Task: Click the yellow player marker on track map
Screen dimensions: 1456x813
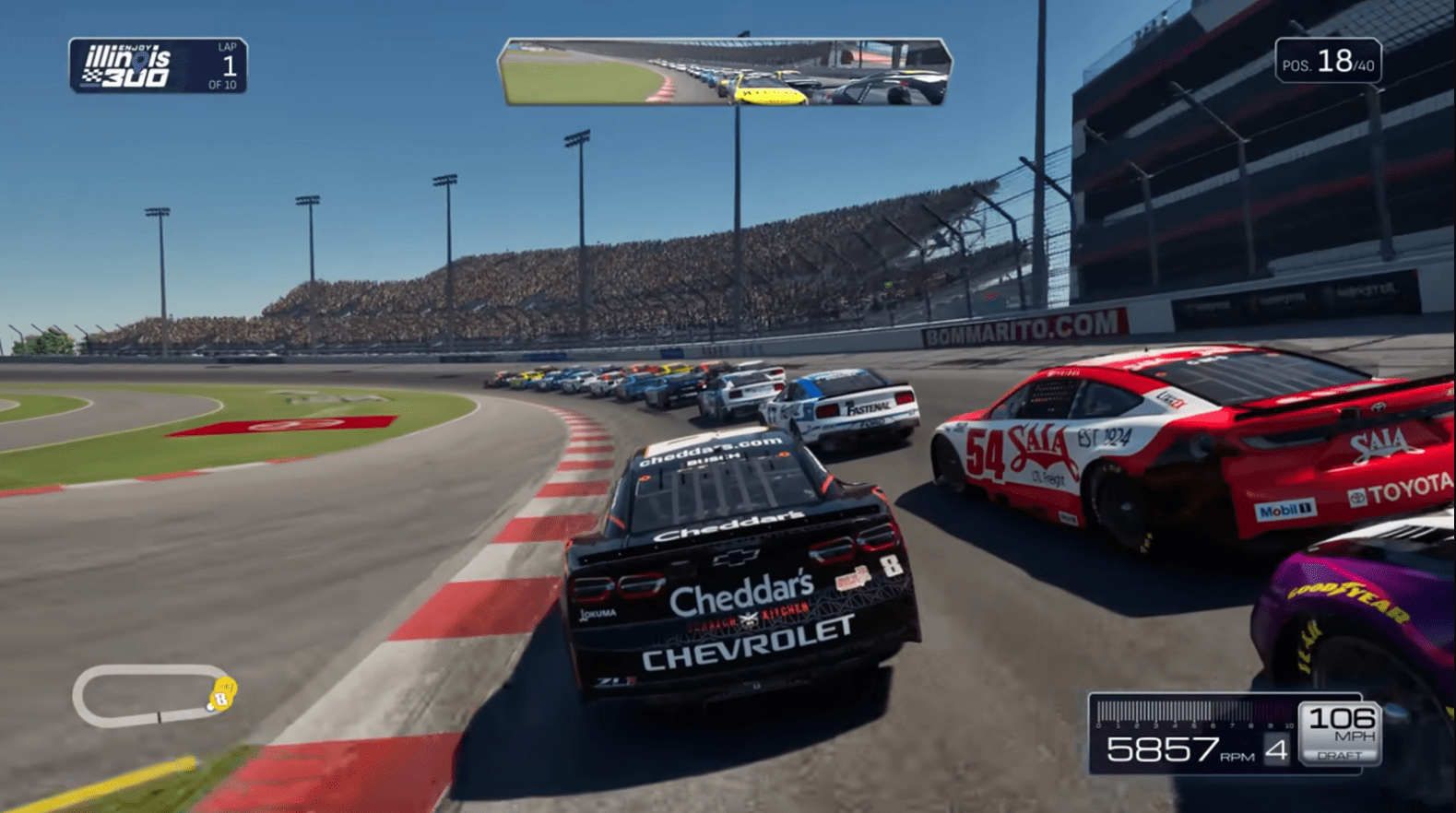Action: [222, 693]
